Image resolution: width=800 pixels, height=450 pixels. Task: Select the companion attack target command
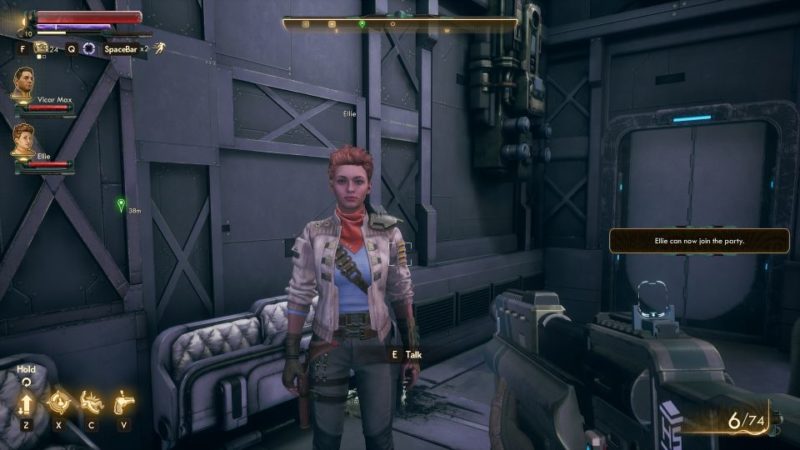click(57, 401)
